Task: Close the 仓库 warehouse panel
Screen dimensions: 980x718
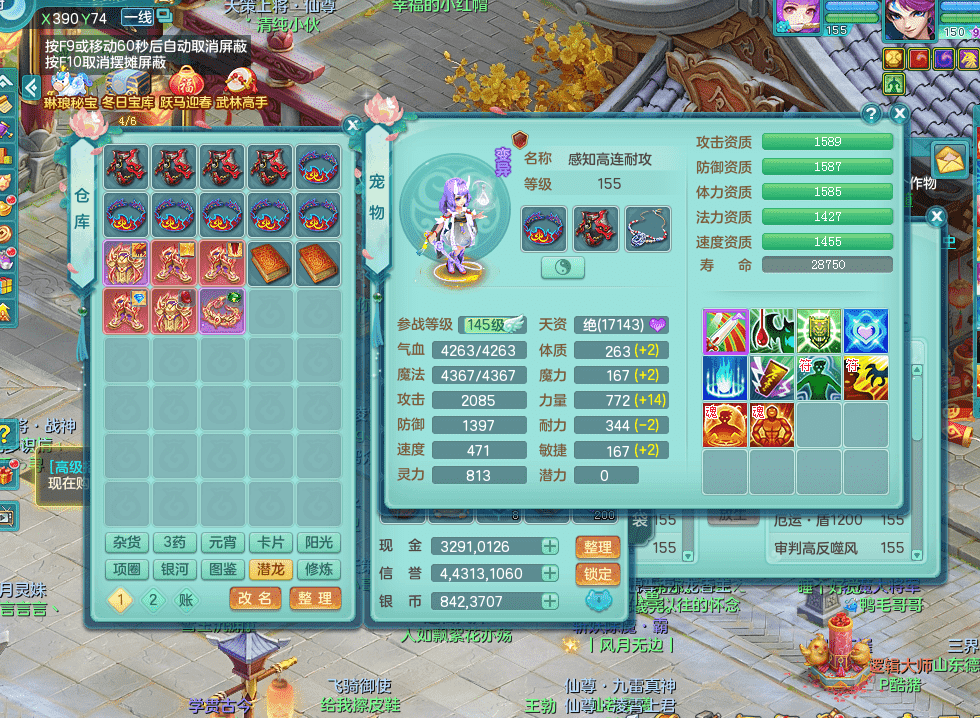Action: pyautogui.click(x=352, y=125)
